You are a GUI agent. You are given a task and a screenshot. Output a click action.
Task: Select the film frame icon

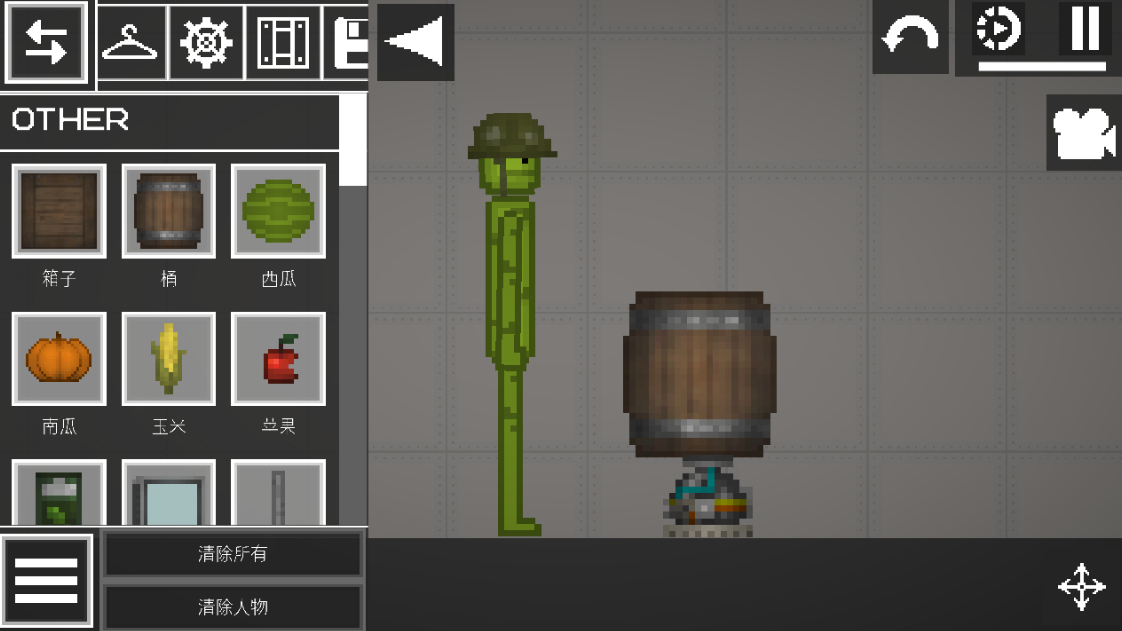point(283,43)
